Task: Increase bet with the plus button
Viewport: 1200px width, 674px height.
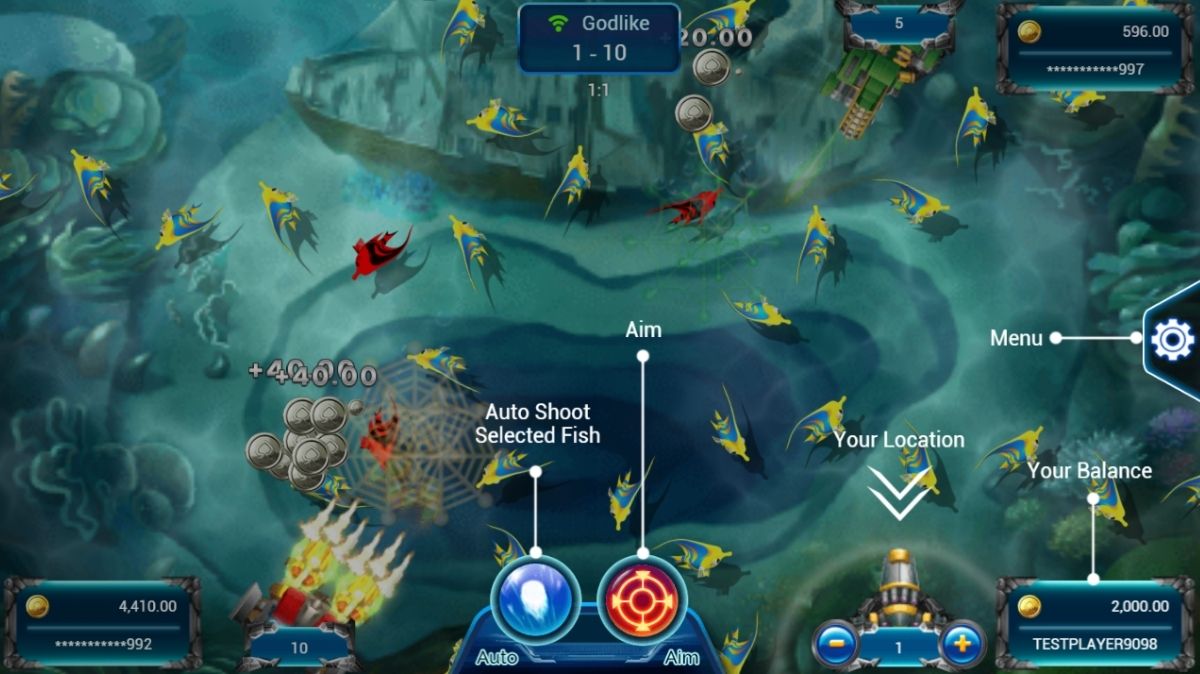Action: pyautogui.click(x=962, y=644)
